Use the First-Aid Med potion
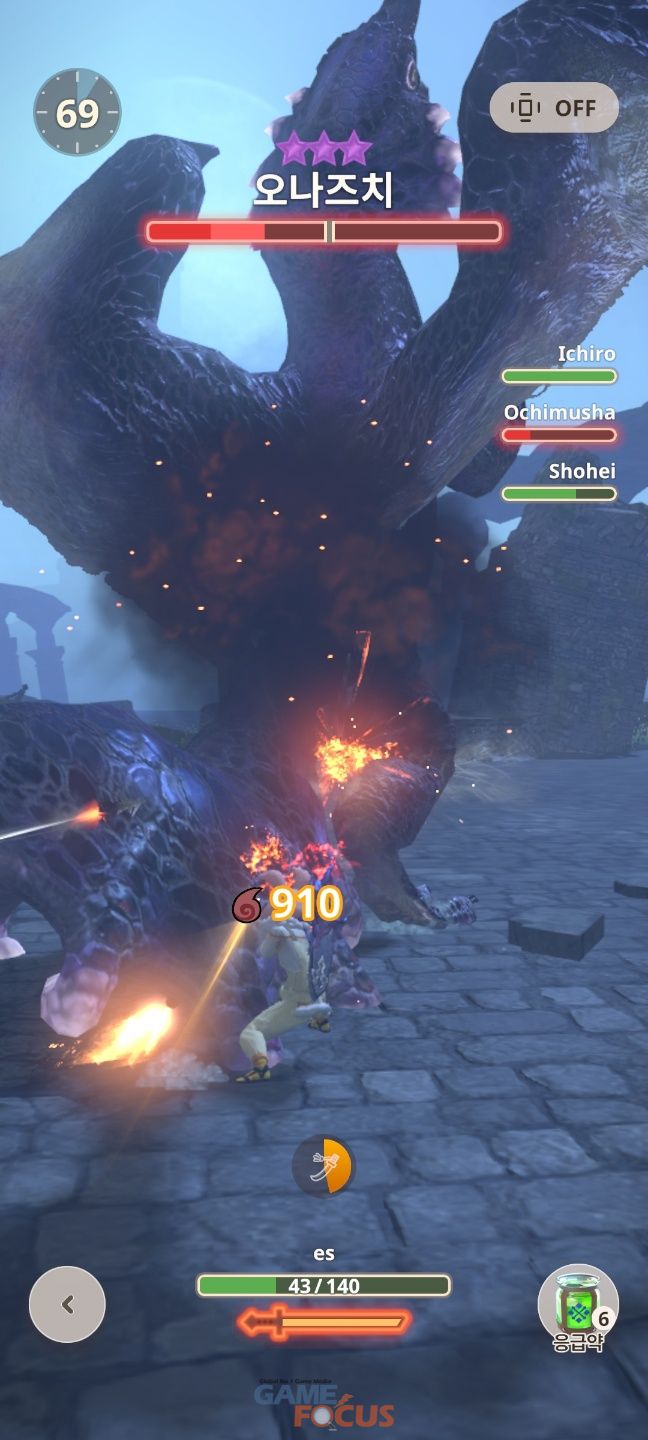Viewport: 648px width, 1440px height. 578,1305
